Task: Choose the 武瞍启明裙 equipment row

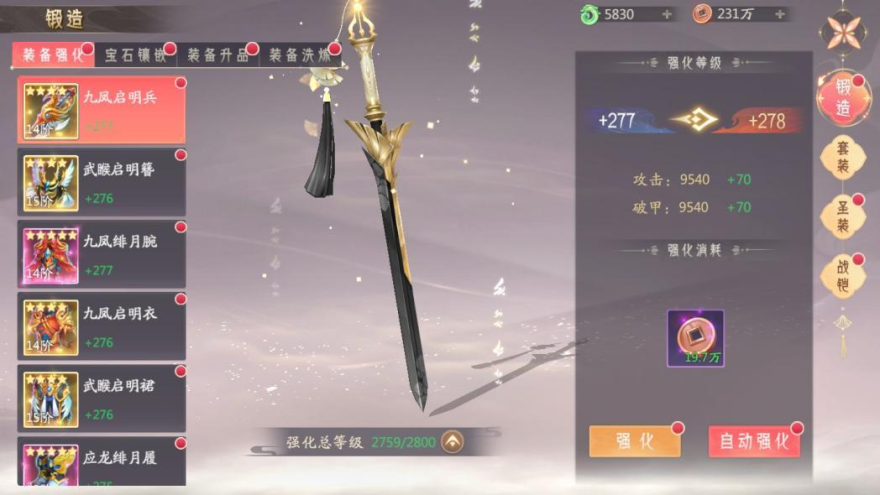Action: [102, 398]
